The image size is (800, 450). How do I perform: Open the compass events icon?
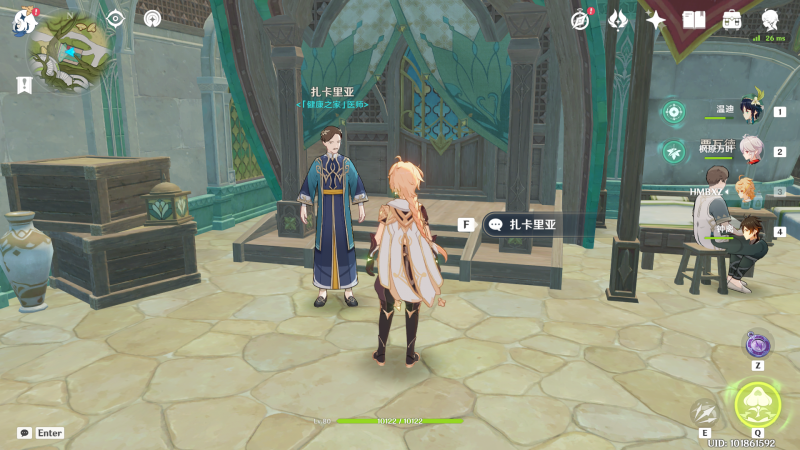(x=580, y=19)
